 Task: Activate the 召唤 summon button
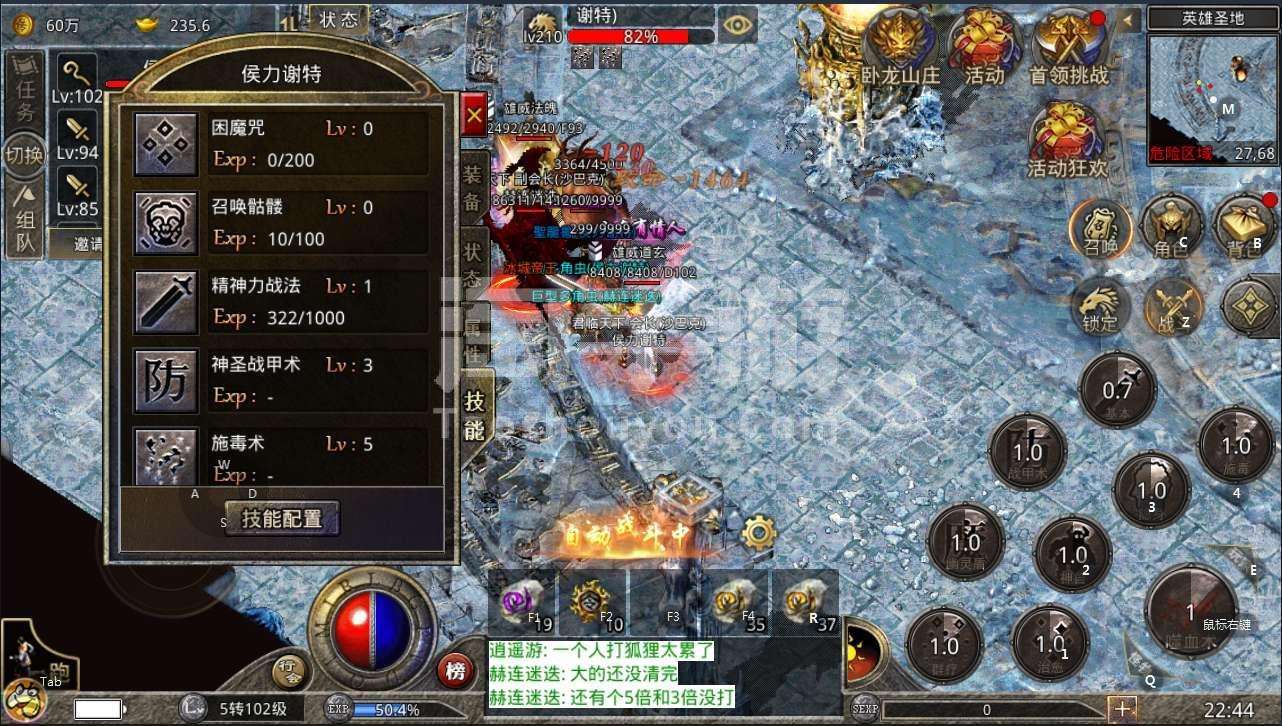pos(1101,229)
